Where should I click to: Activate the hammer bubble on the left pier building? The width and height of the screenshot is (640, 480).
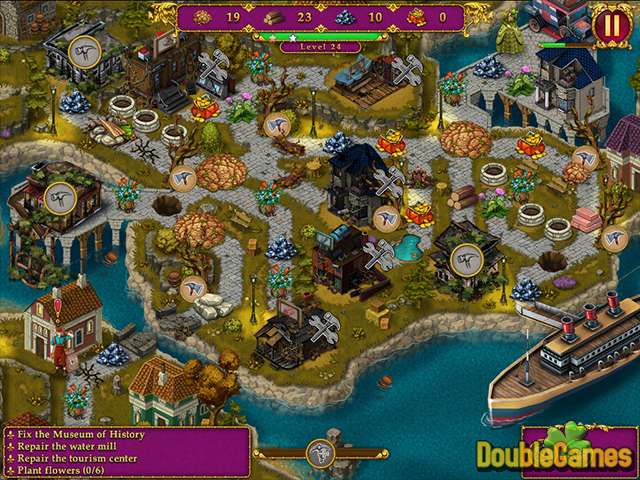pyautogui.click(x=59, y=195)
